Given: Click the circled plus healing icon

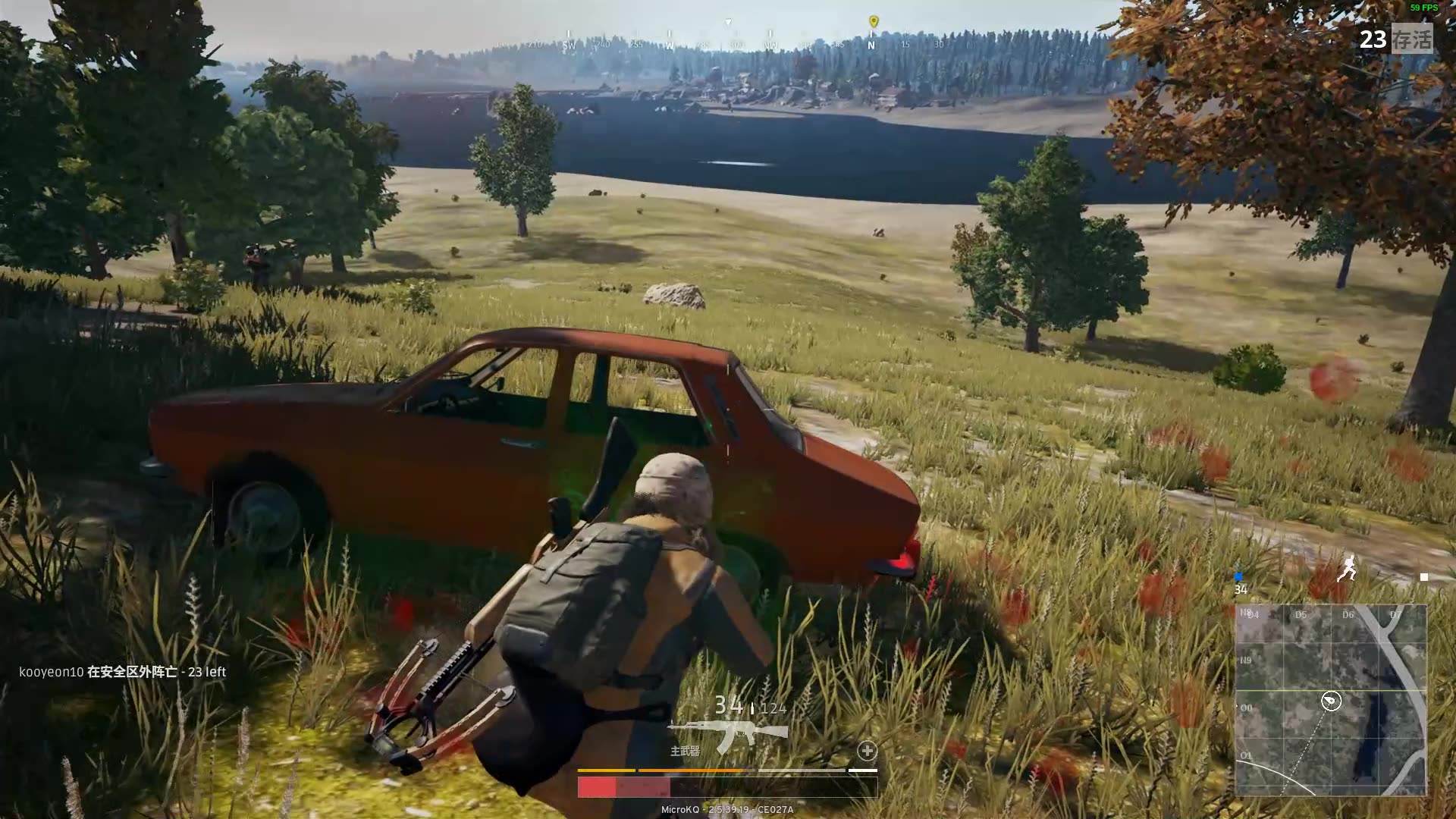Looking at the screenshot, I should [x=867, y=751].
